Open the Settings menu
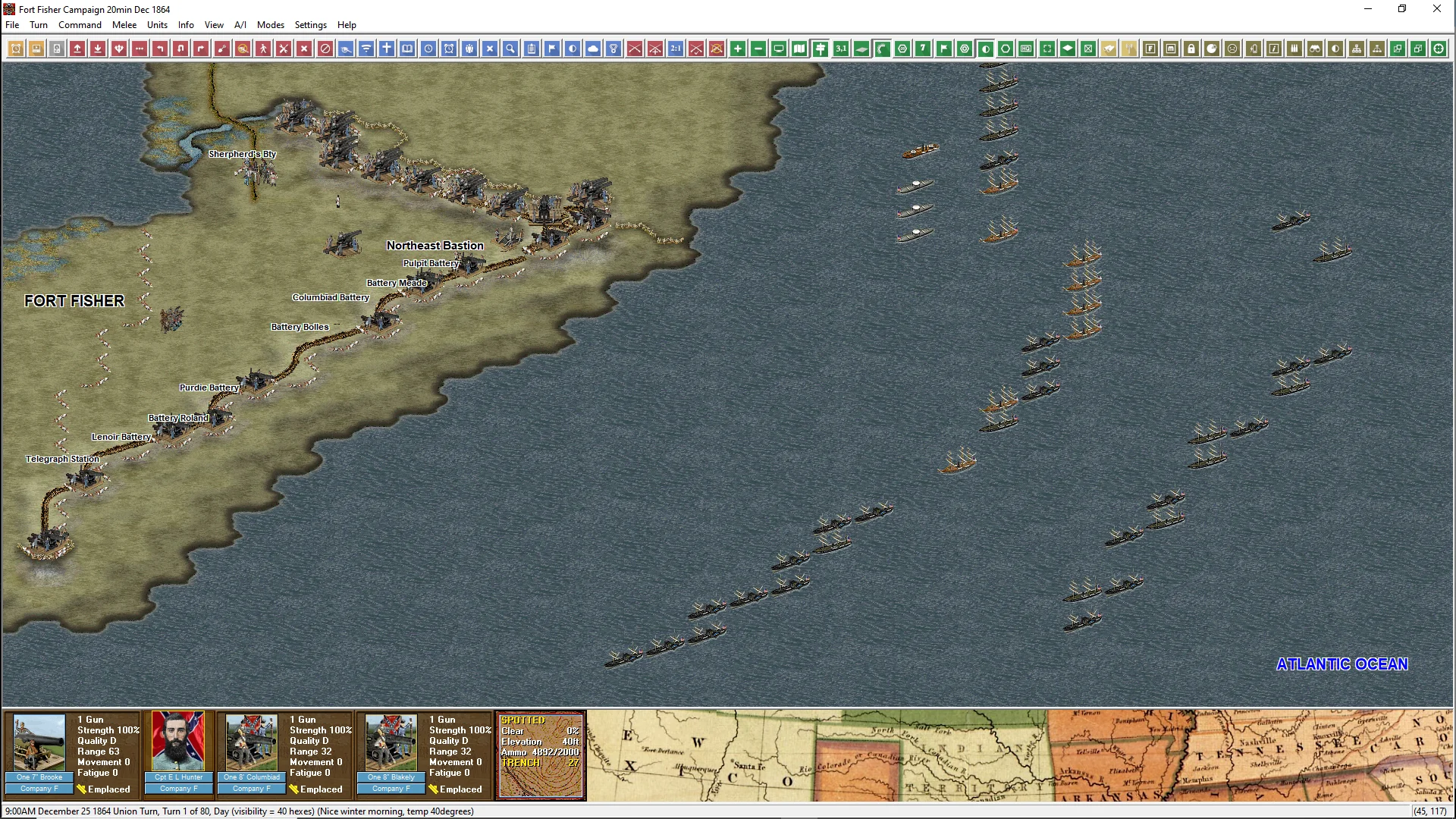The image size is (1456, 819). pos(310,25)
